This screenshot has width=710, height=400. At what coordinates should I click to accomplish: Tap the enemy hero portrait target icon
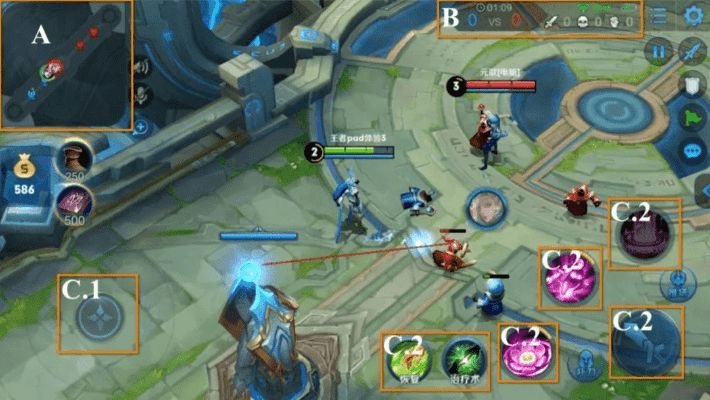[487, 207]
